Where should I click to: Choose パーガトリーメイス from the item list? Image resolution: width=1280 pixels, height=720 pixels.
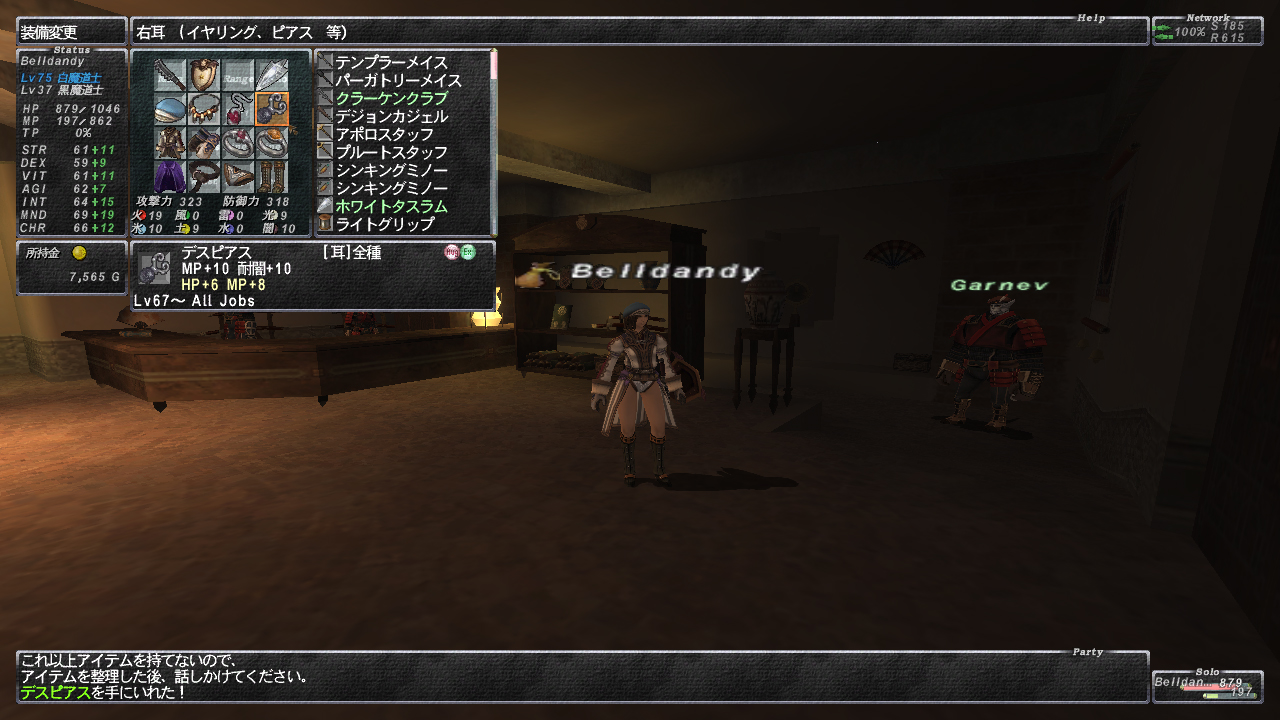398,80
